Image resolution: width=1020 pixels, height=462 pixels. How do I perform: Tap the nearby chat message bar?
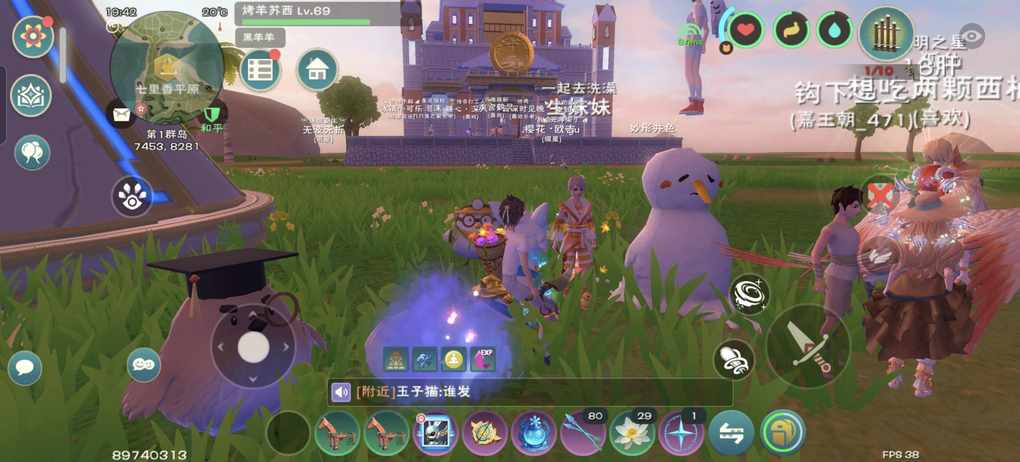point(530,392)
